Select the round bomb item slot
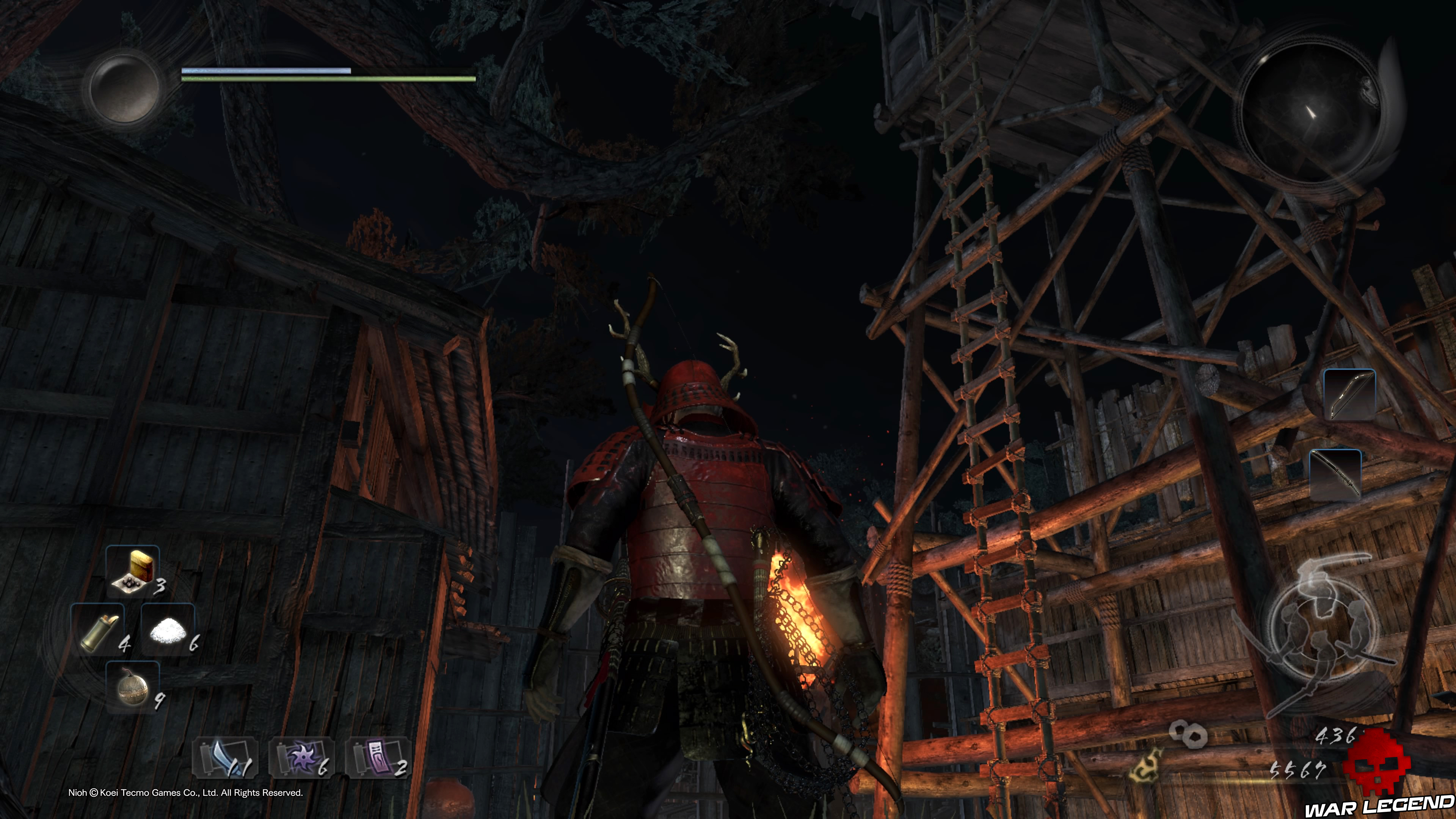1456x819 pixels. (x=133, y=687)
